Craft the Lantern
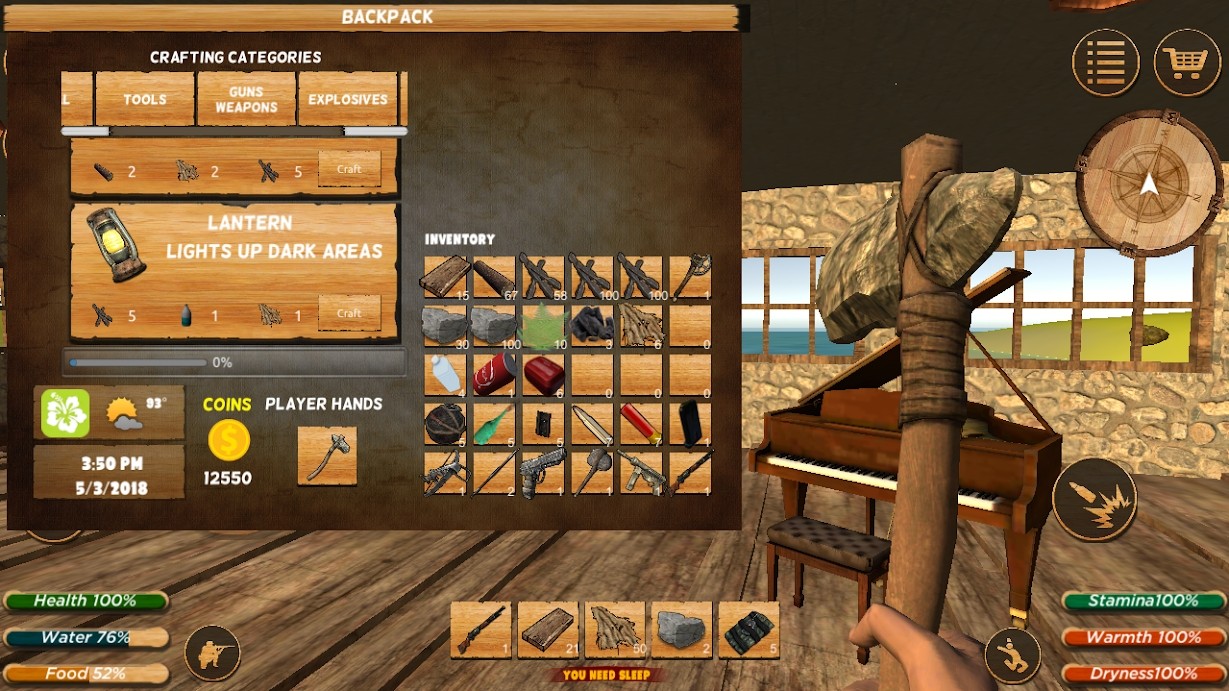This screenshot has height=691, width=1229. click(x=349, y=313)
